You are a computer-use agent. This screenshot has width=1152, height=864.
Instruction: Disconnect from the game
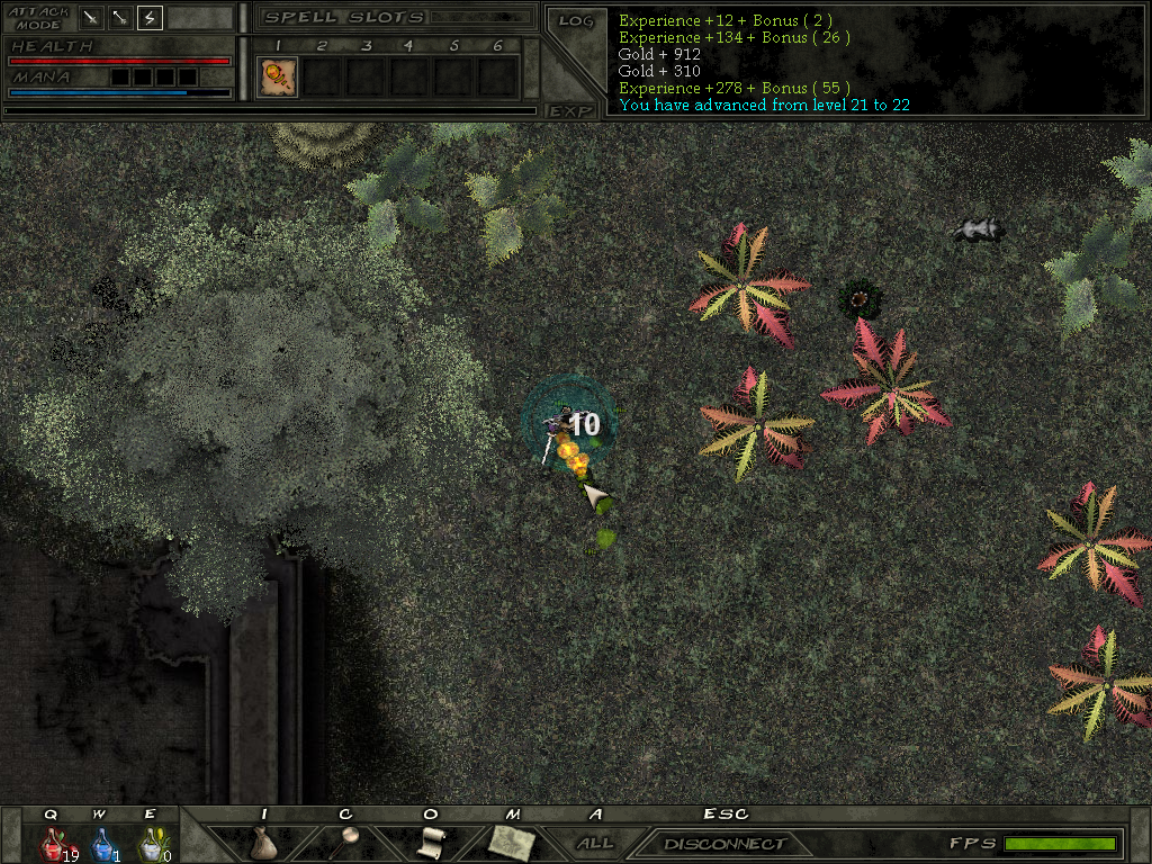[725, 844]
